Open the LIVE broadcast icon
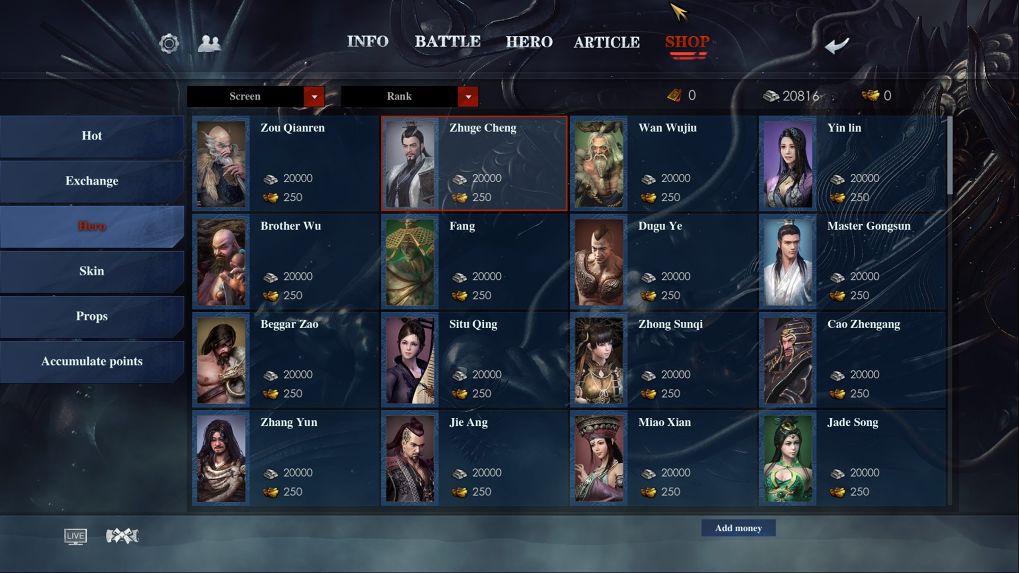 [x=75, y=536]
